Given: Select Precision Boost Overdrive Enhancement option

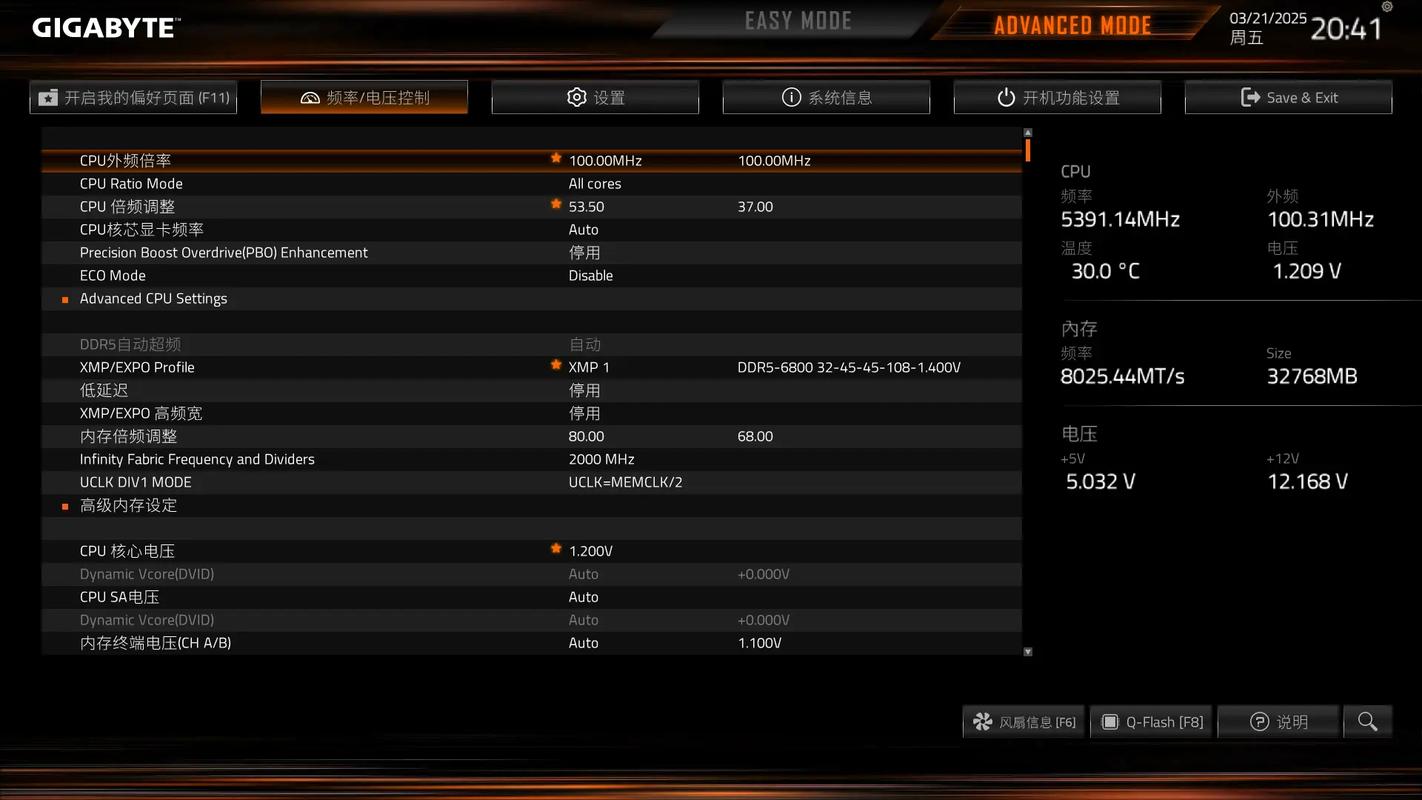Looking at the screenshot, I should point(224,252).
